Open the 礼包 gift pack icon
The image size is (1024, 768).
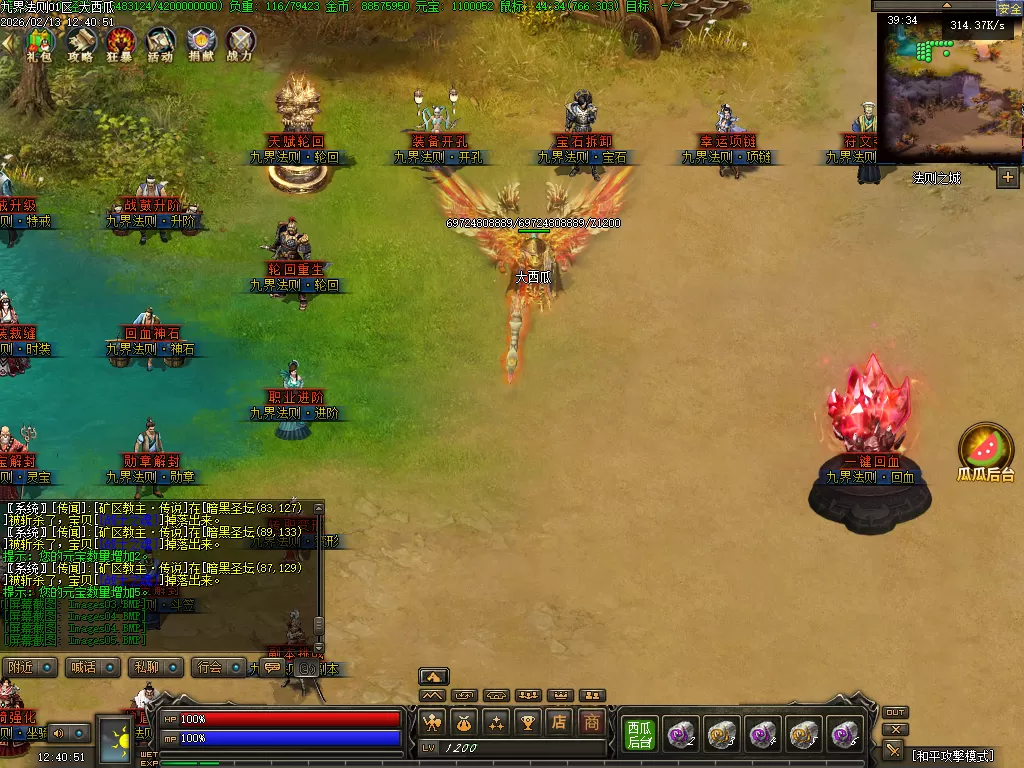click(40, 42)
